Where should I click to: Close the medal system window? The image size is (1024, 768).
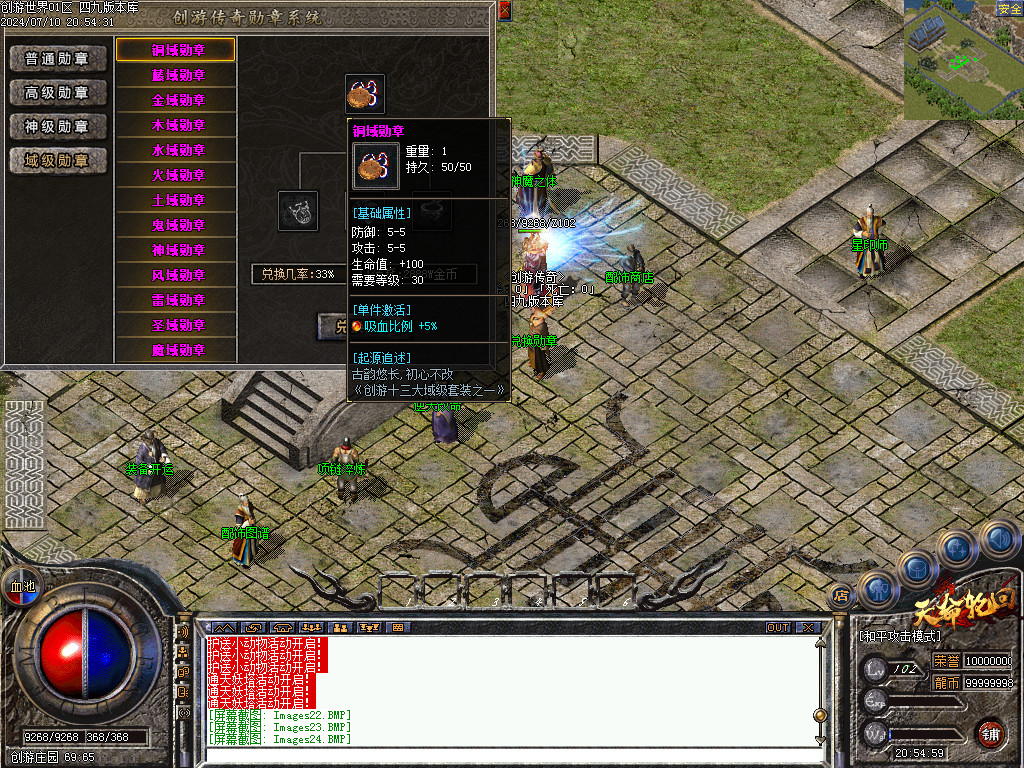[504, 11]
